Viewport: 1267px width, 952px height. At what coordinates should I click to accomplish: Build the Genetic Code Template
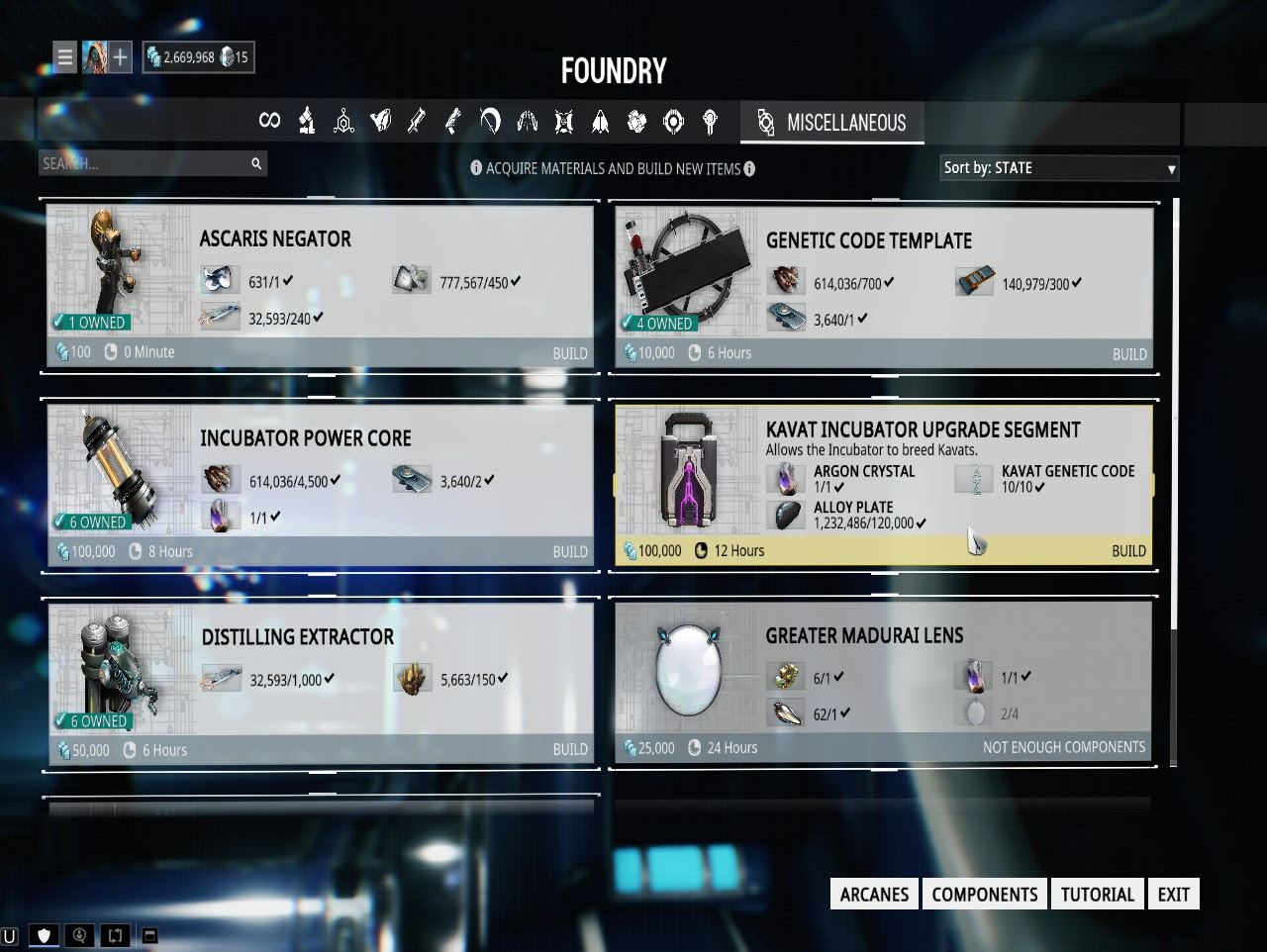click(1128, 354)
